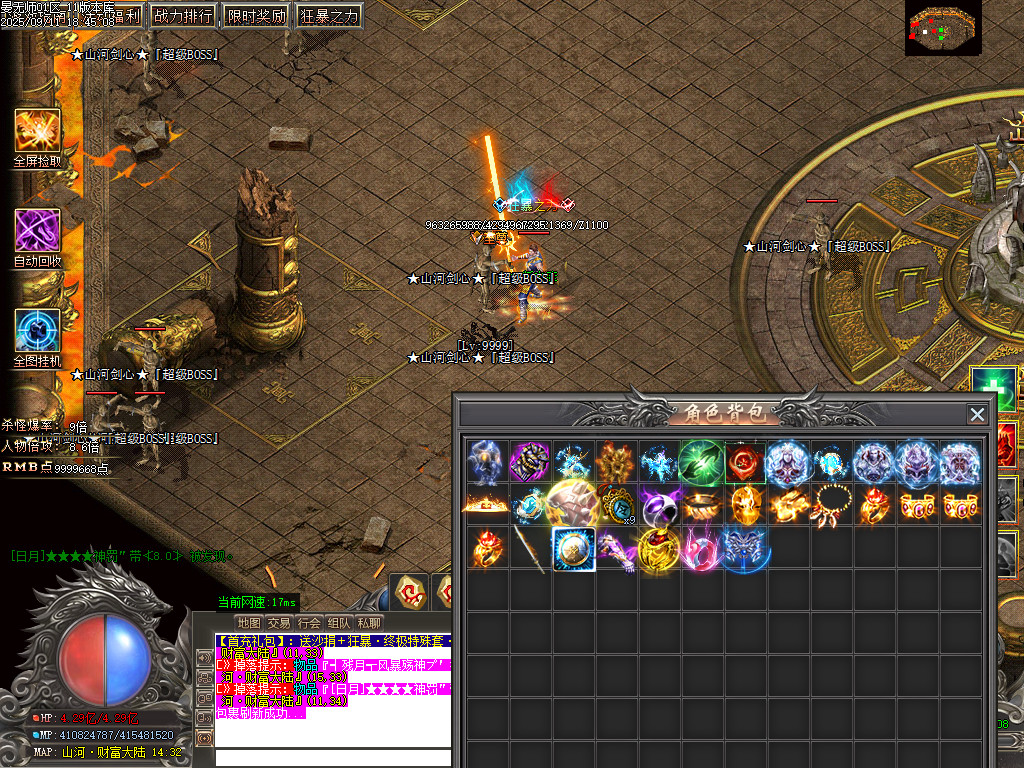
Task: Select the blue-framed round shield item
Action: coord(574,550)
